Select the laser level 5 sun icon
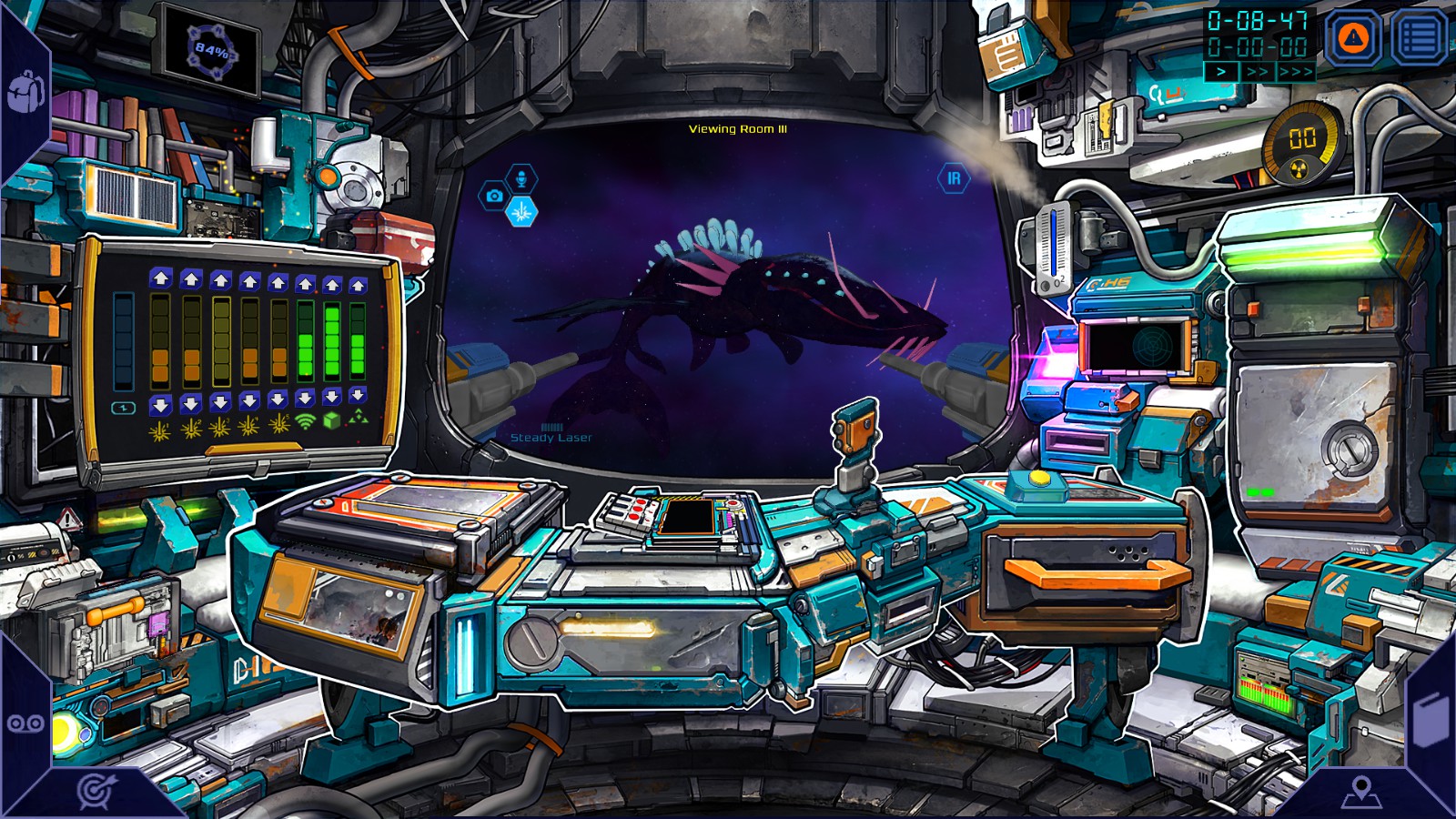 coord(278,425)
